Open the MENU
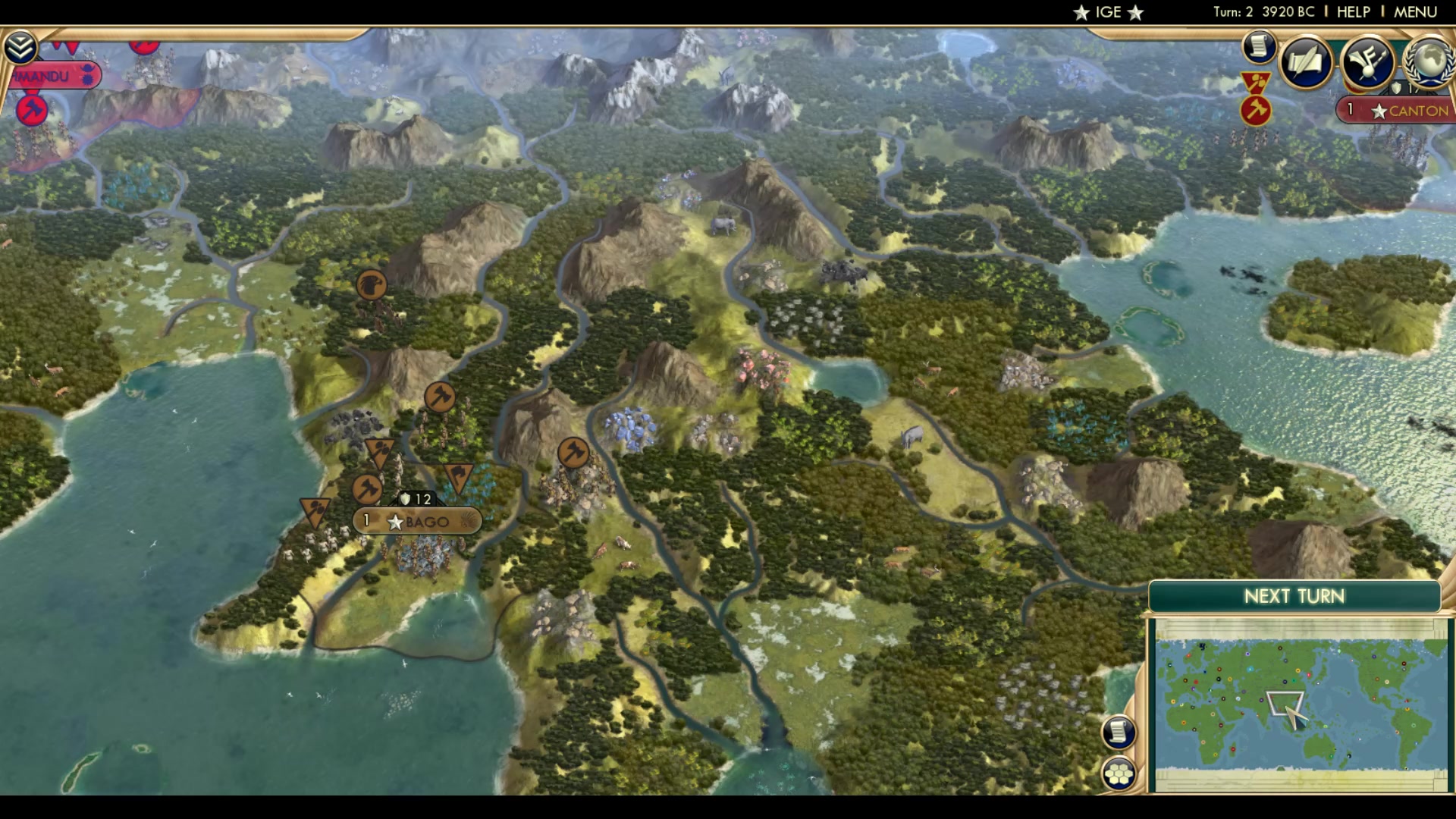The height and width of the screenshot is (819, 1456). [x=1417, y=11]
